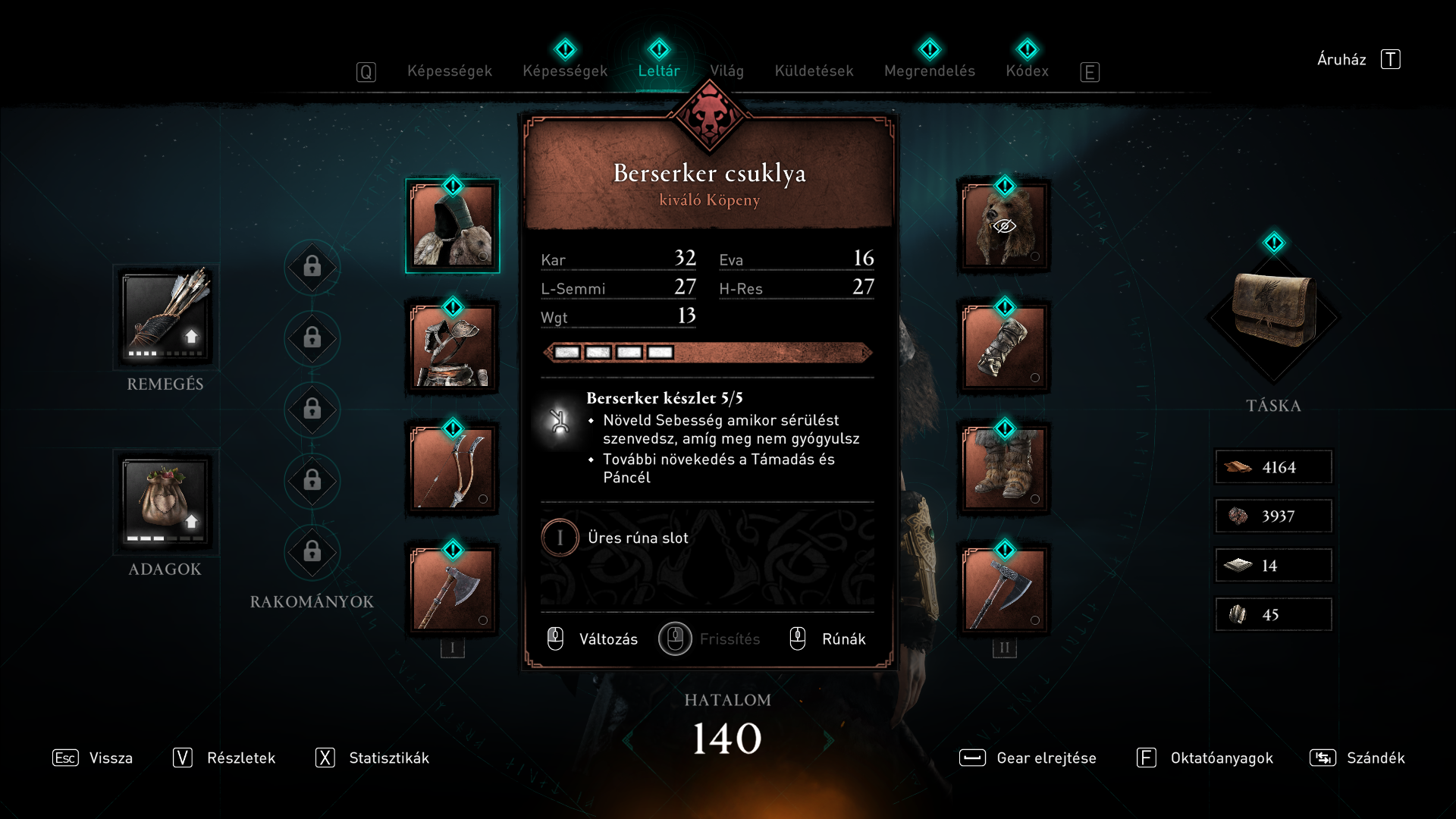1456x819 pixels.
Task: Pick the bear head helmet slot
Action: pos(1004,226)
